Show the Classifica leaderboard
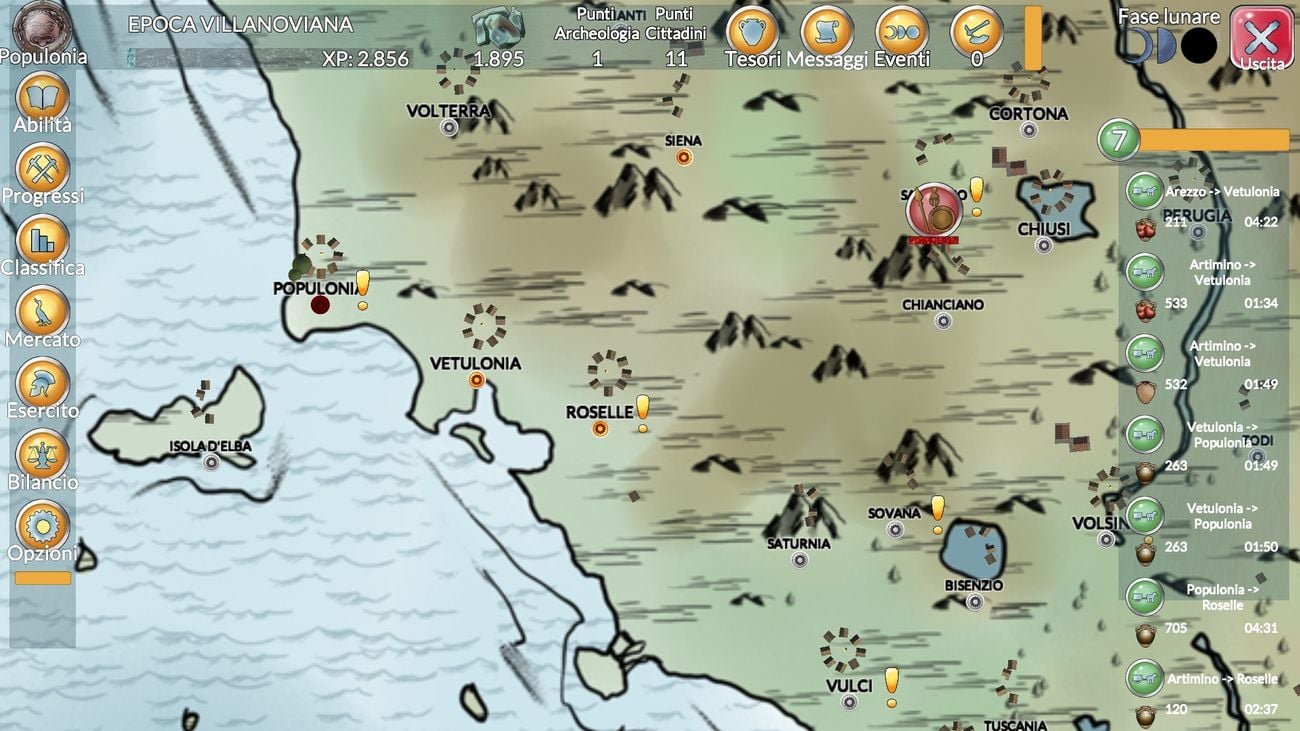This screenshot has height=731, width=1300. [42, 241]
